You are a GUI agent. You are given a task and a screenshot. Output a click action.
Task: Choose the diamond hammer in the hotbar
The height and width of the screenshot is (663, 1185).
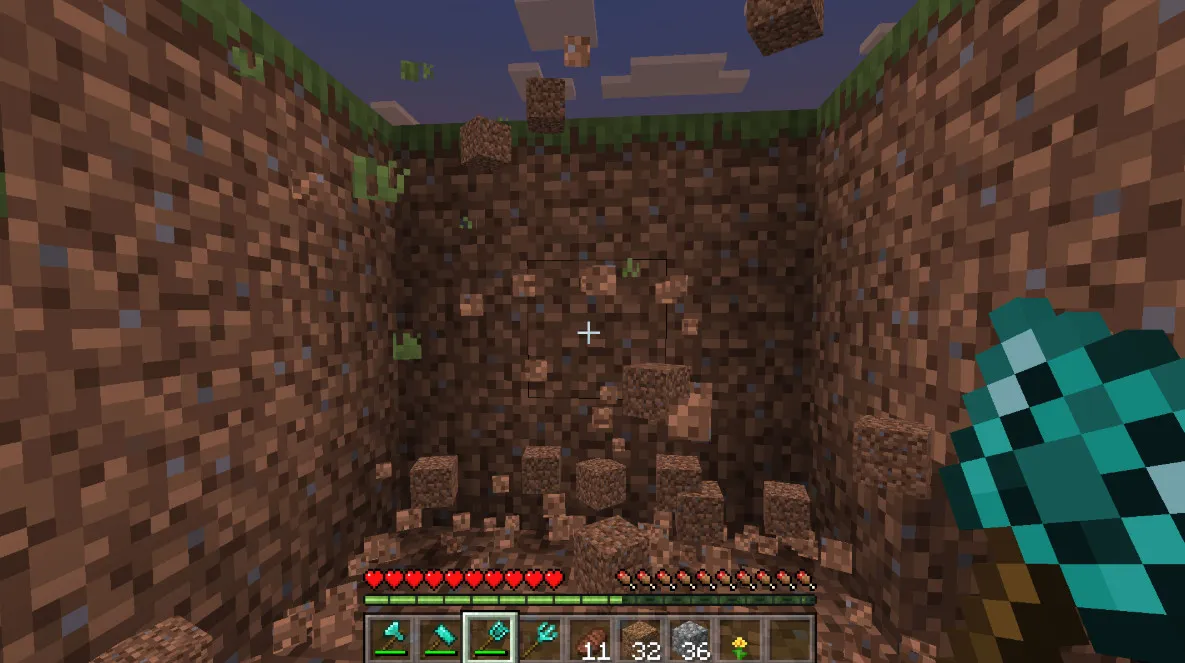pyautogui.click(x=439, y=637)
